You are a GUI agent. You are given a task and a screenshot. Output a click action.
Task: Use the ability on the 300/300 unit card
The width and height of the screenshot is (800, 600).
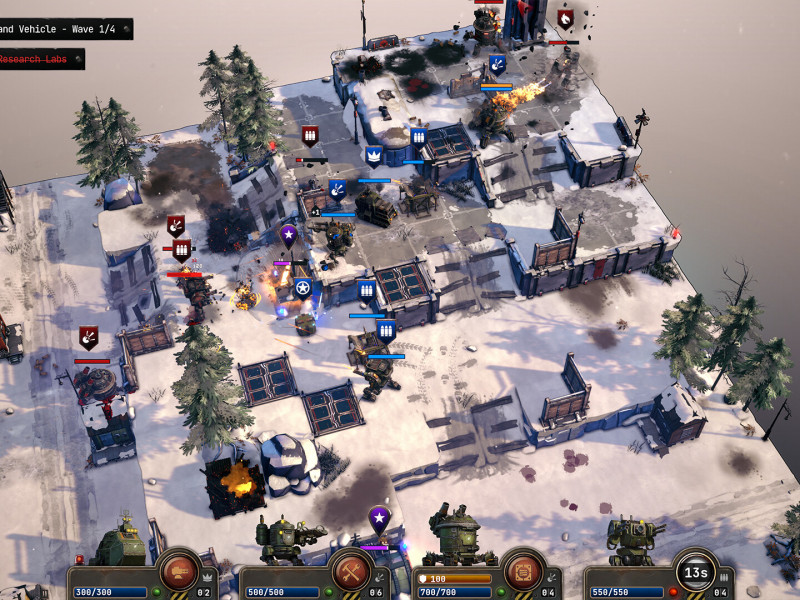181,571
